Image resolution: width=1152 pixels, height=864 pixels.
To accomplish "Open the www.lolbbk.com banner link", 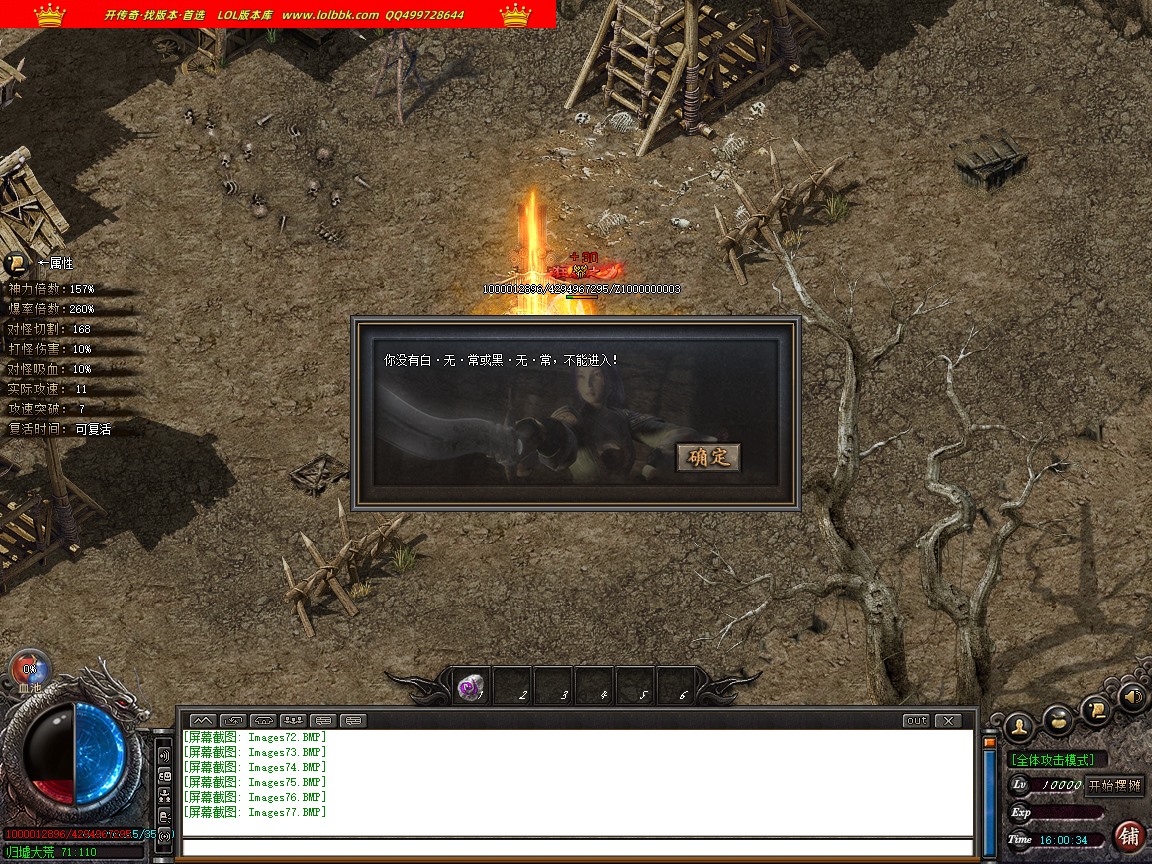I will click(330, 15).
